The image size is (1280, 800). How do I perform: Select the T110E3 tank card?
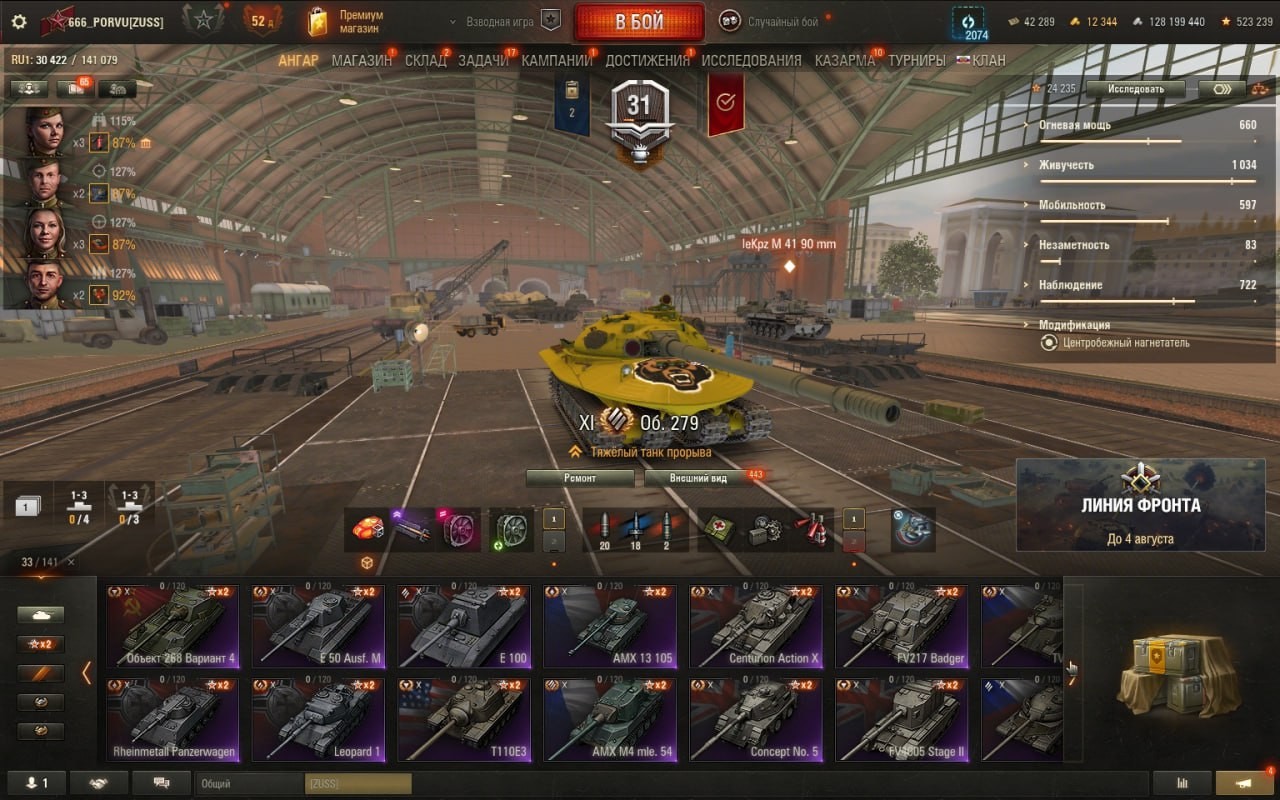(463, 719)
